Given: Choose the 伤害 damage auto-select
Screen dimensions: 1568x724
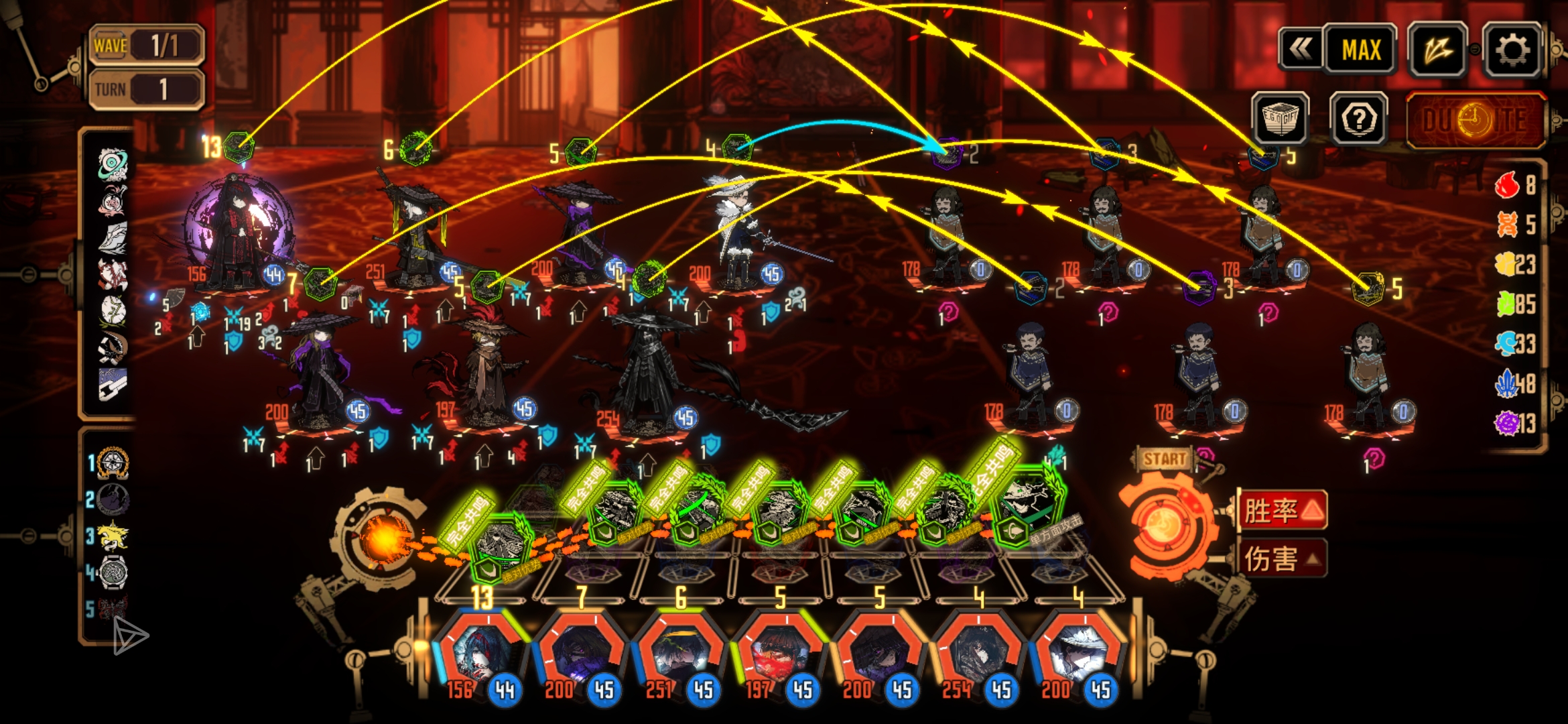Looking at the screenshot, I should coord(1282,558).
